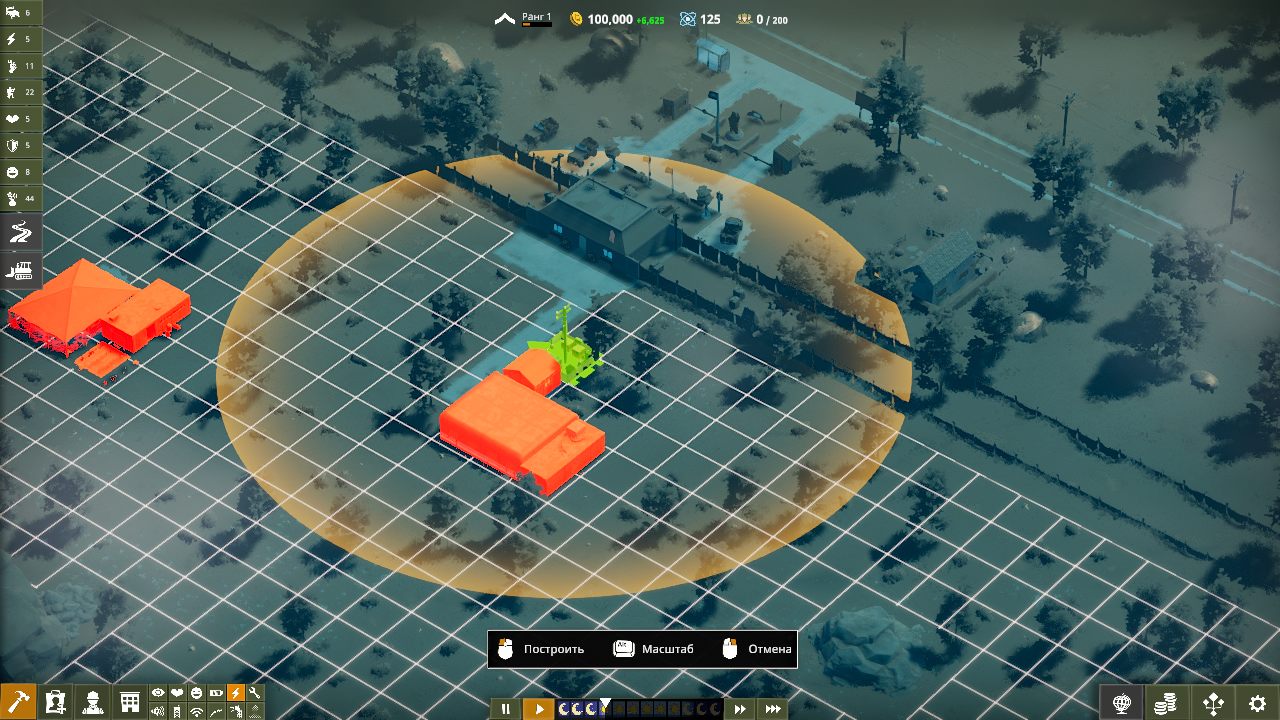Open the park overview globe panel
Image resolution: width=1280 pixels, height=720 pixels.
click(1121, 702)
